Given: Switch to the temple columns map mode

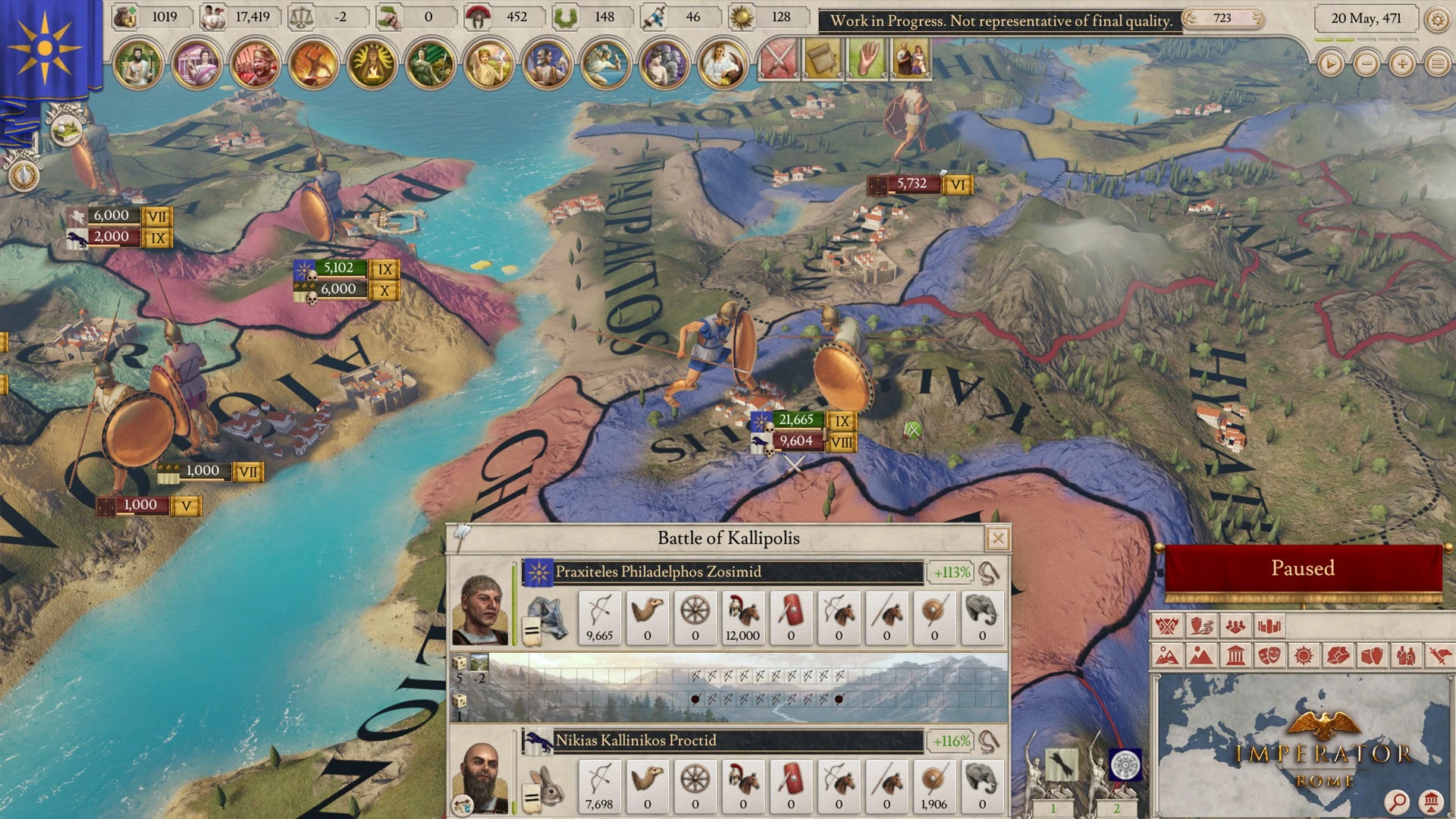Looking at the screenshot, I should (x=1235, y=655).
